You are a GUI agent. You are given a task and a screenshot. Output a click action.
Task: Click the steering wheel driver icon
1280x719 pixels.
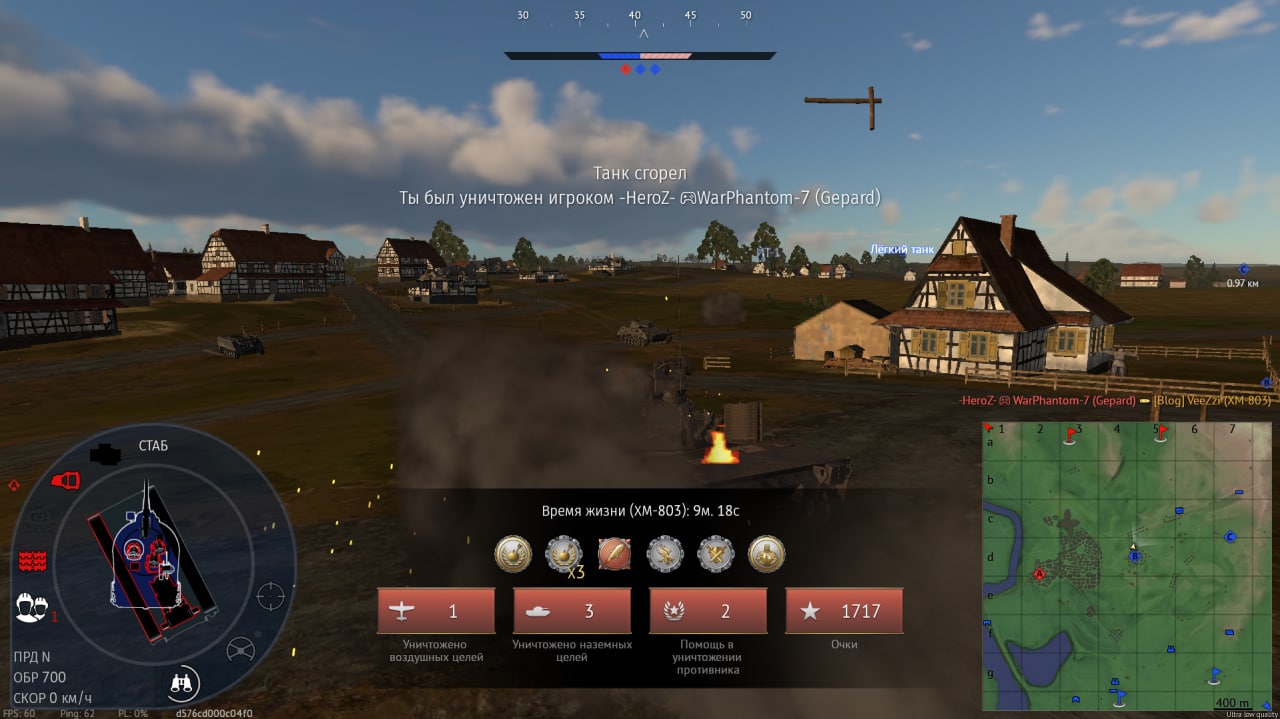point(240,650)
